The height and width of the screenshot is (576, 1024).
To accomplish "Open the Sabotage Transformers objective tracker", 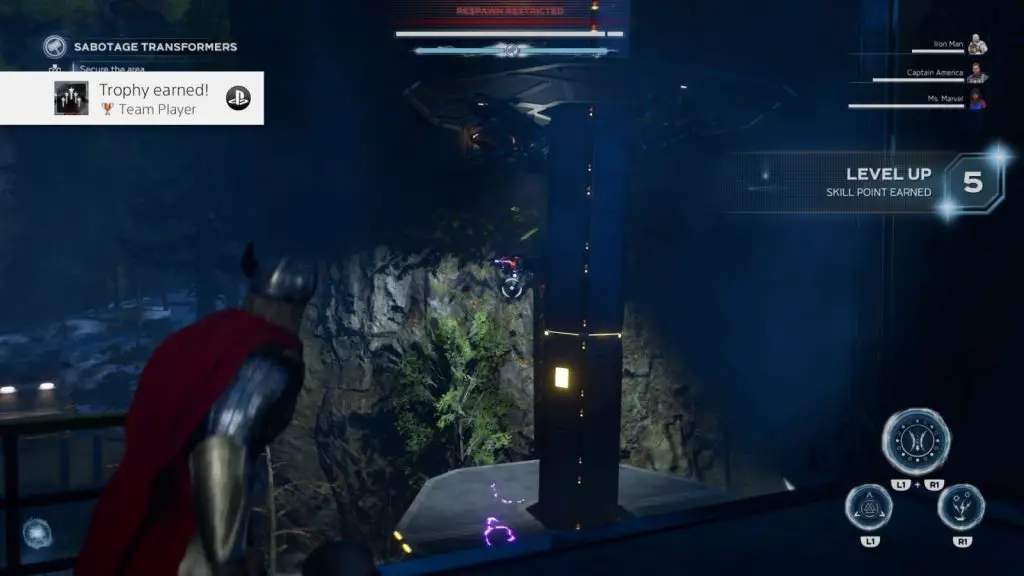I will tap(154, 47).
